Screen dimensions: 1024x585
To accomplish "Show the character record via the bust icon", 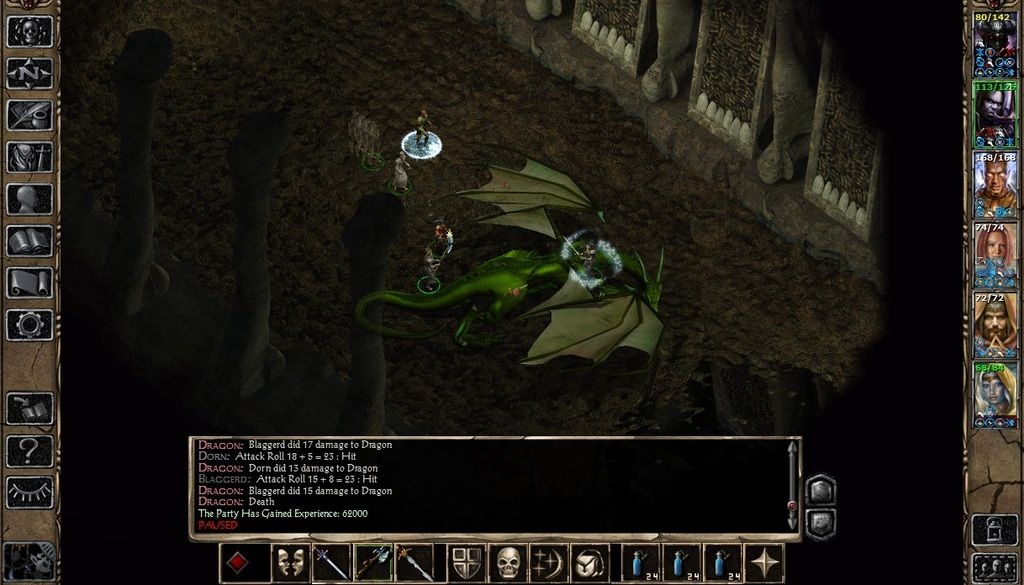I will click(29, 199).
